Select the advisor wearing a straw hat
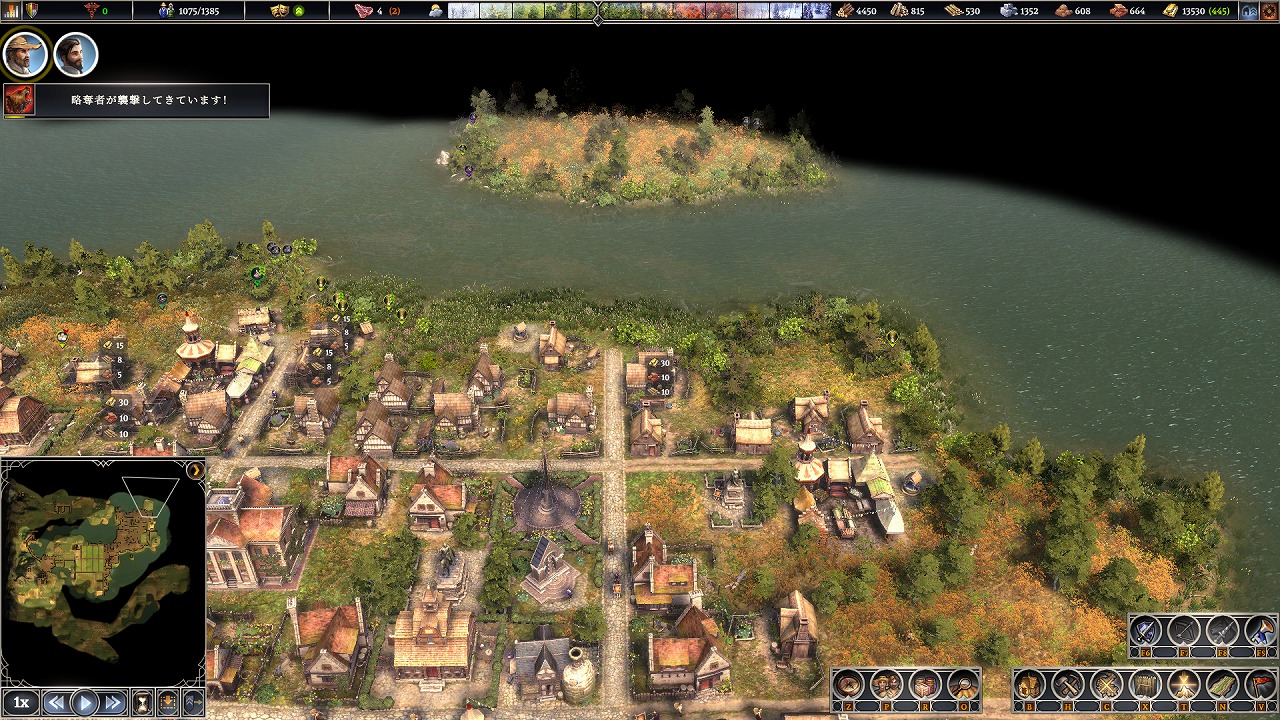The width and height of the screenshot is (1280, 720). pyautogui.click(x=25, y=54)
